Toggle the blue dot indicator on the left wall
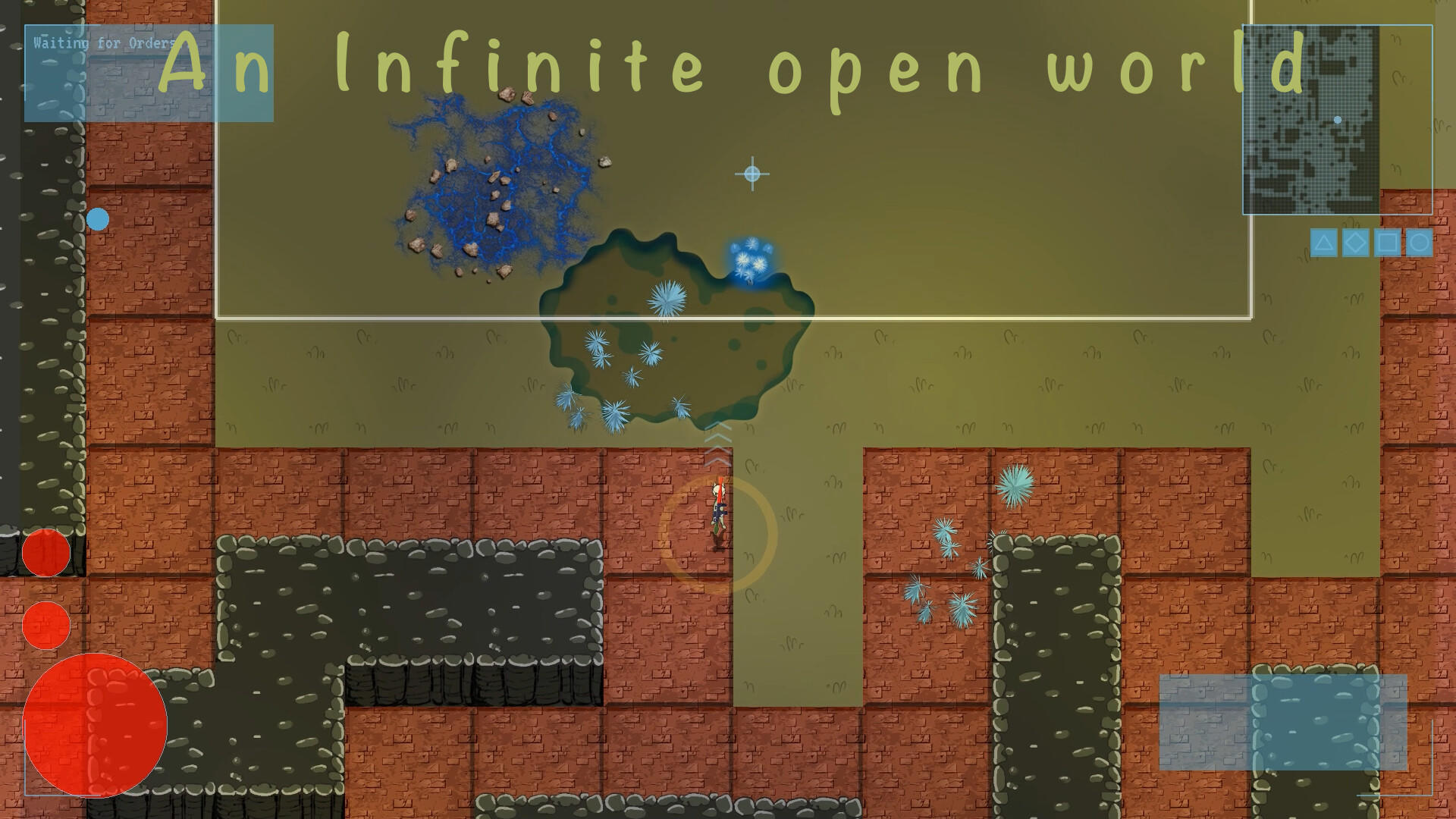This screenshot has width=1456, height=819. click(96, 219)
